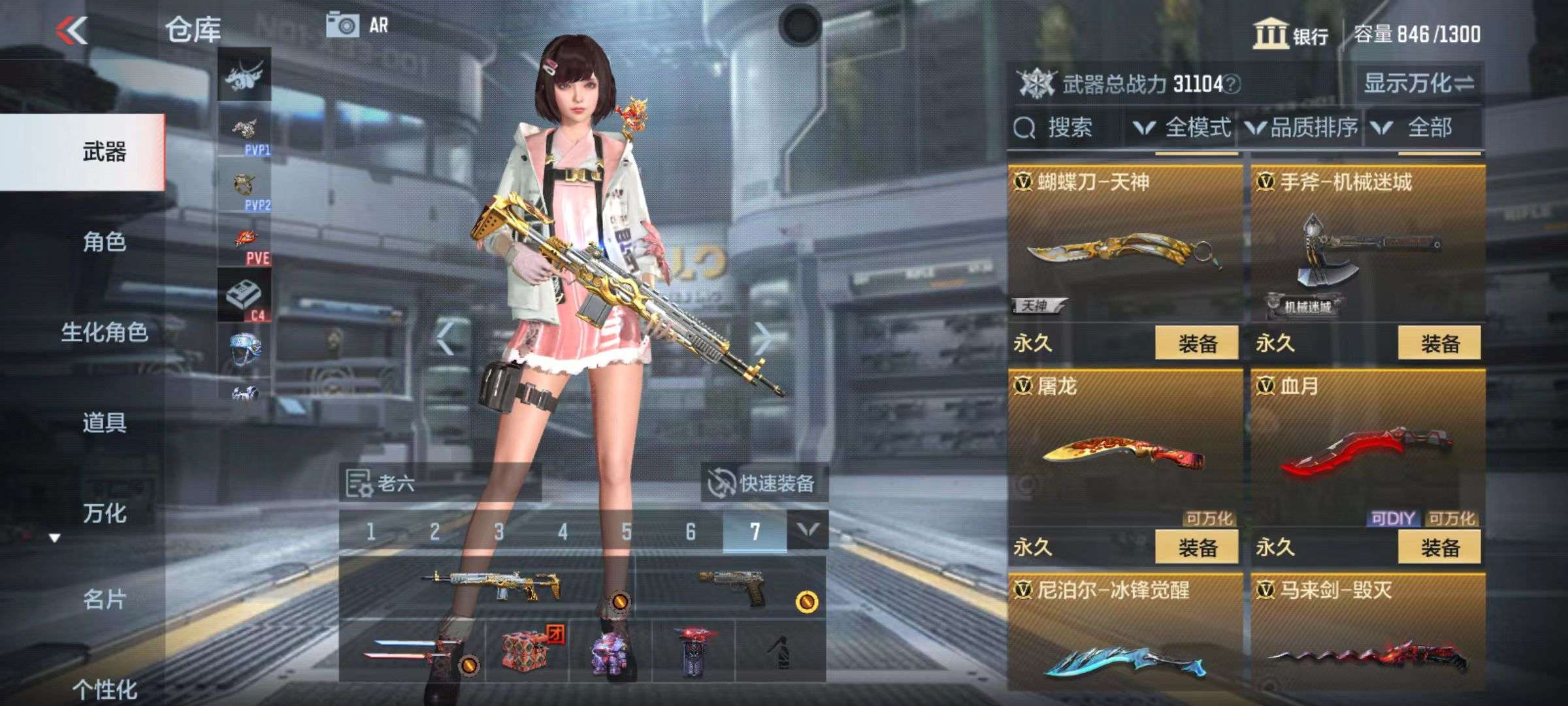Switch to the 生化角色 tab
The height and width of the screenshot is (706, 1568).
pos(105,332)
